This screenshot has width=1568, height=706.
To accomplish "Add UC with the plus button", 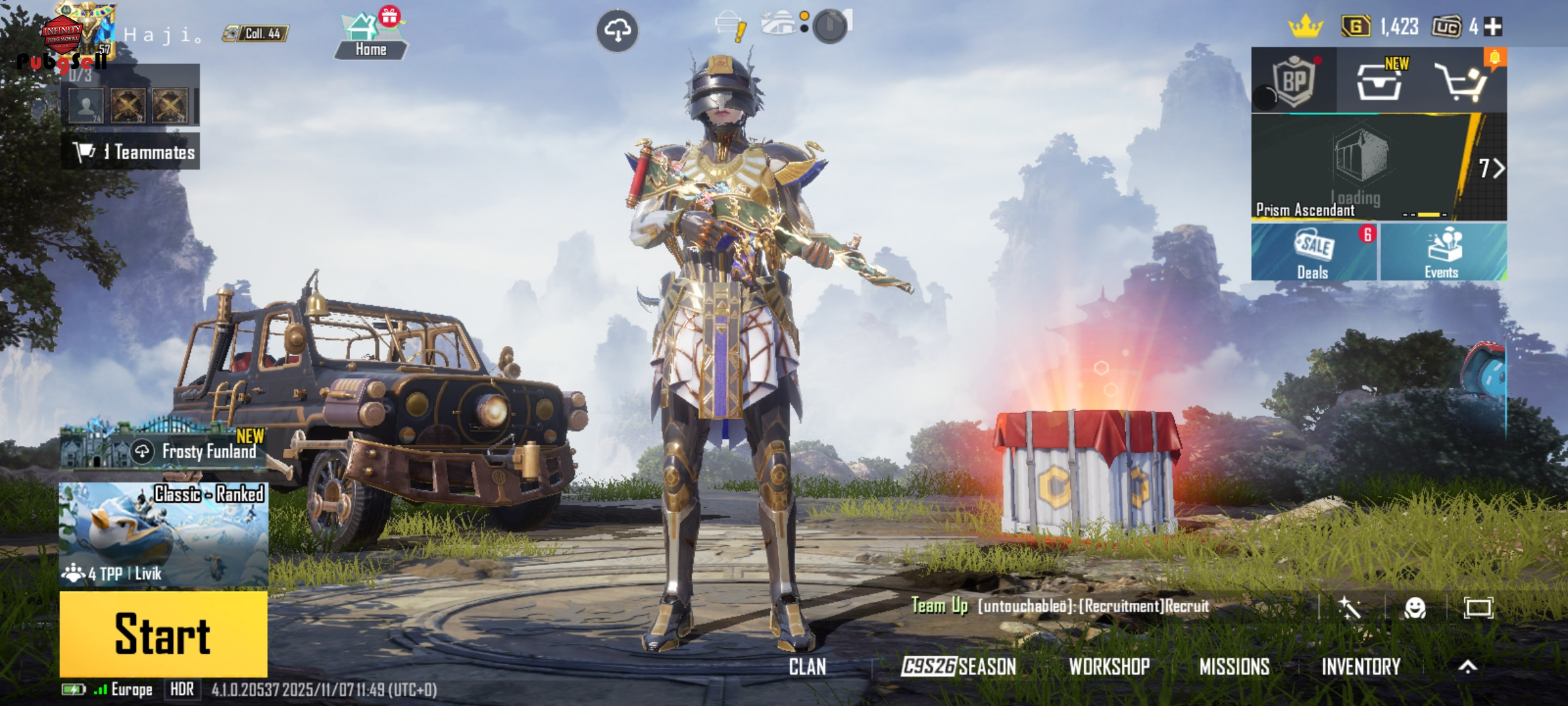I will 1494,27.
